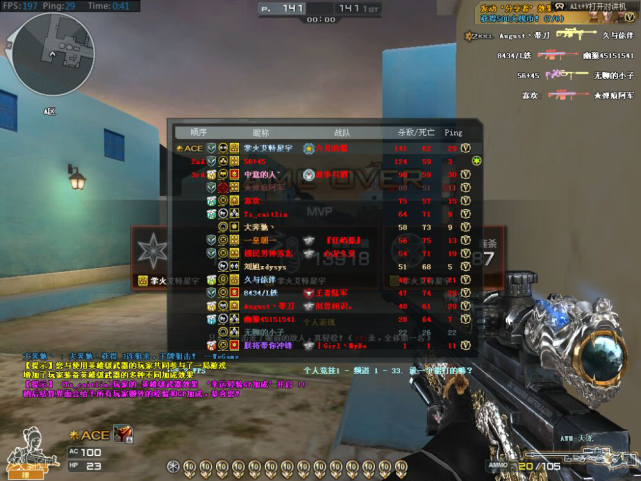Click the 56+45 kill feed entry
This screenshot has width=641, height=481.
[x=530, y=73]
